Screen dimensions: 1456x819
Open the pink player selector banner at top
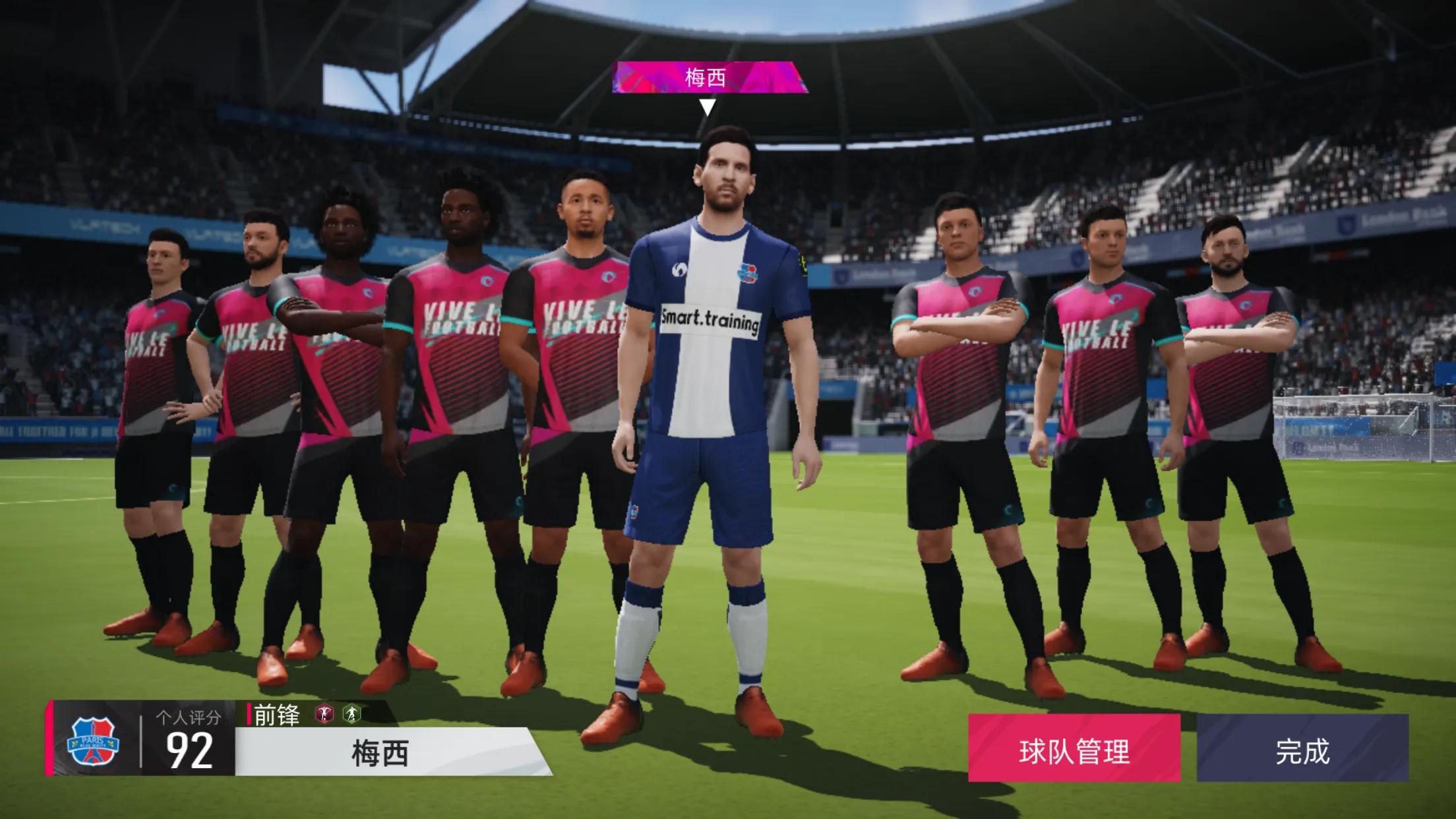click(710, 78)
